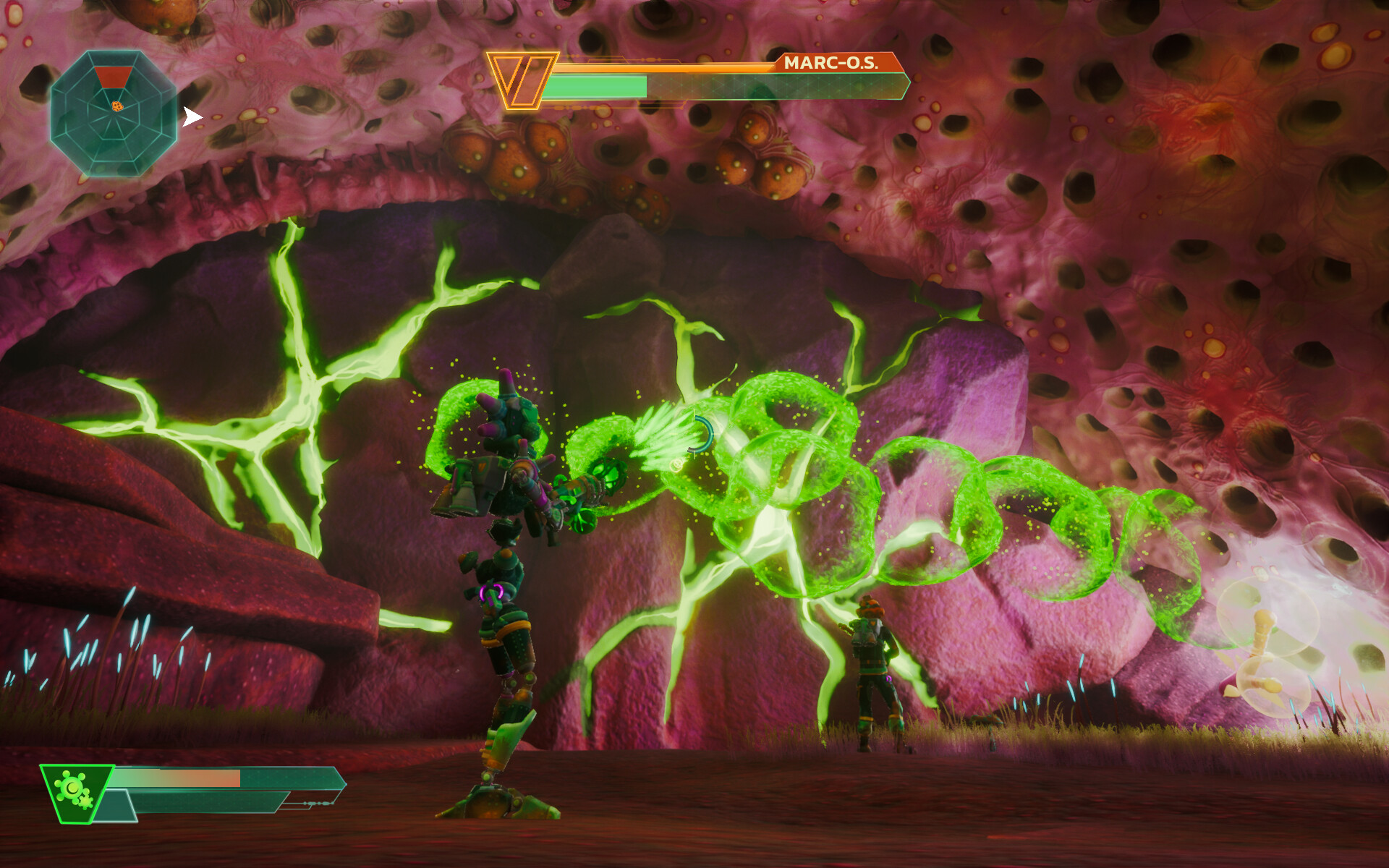The height and width of the screenshot is (868, 1389).
Task: Click the orange enemy blip on the radar
Action: coord(116,106)
